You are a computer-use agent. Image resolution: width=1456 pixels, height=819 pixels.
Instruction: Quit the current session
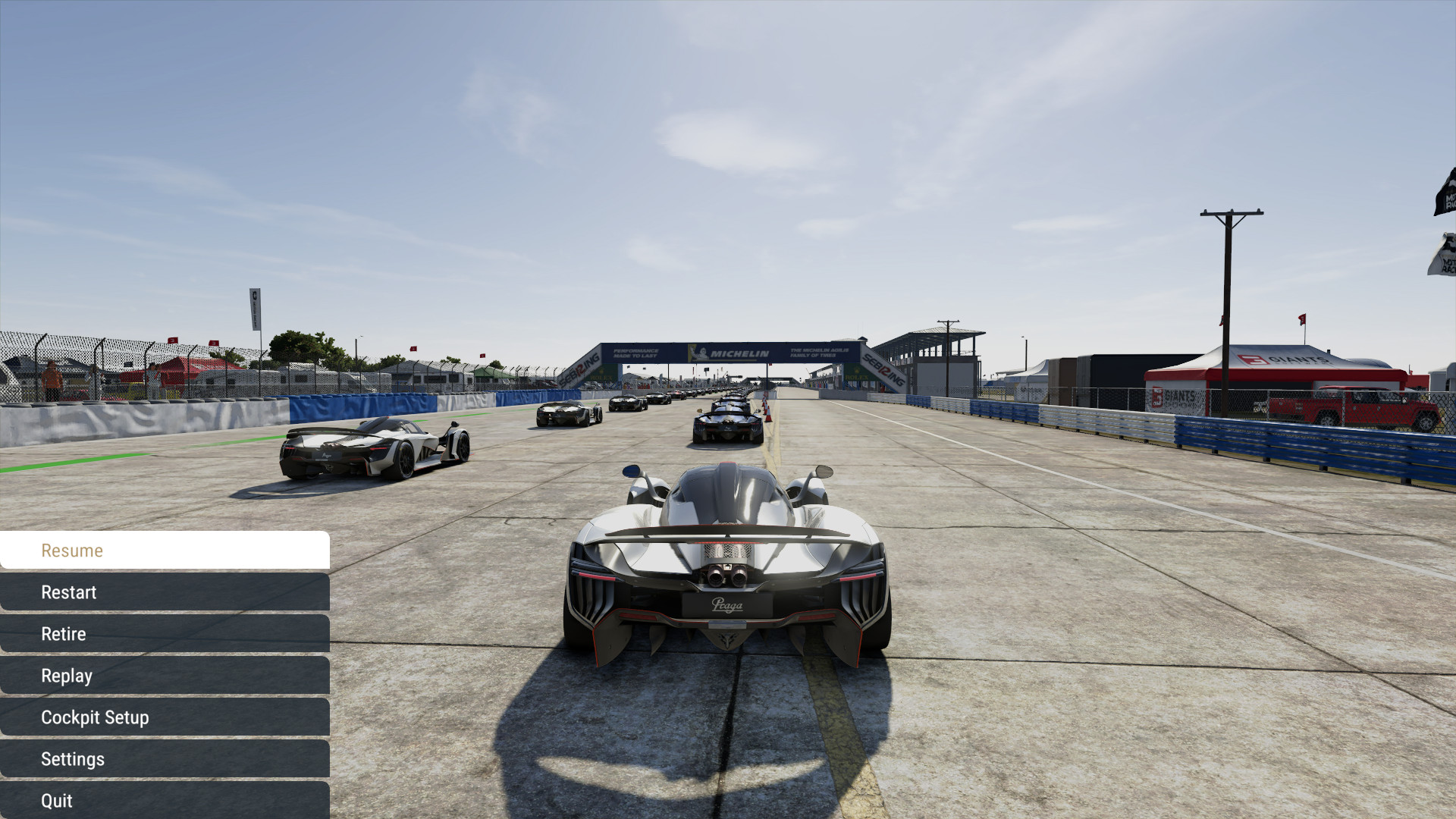(x=165, y=801)
